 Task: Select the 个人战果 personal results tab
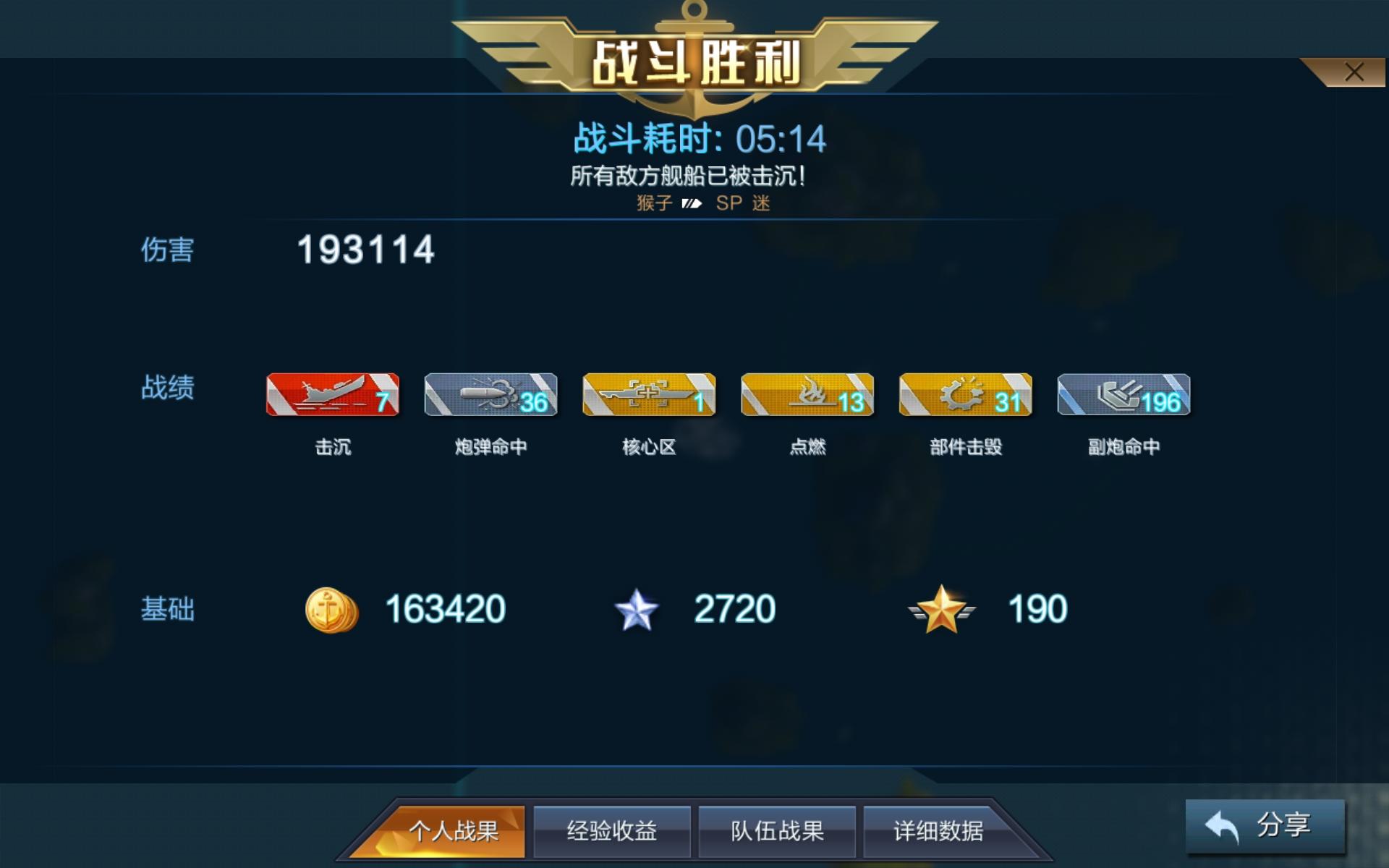456,831
